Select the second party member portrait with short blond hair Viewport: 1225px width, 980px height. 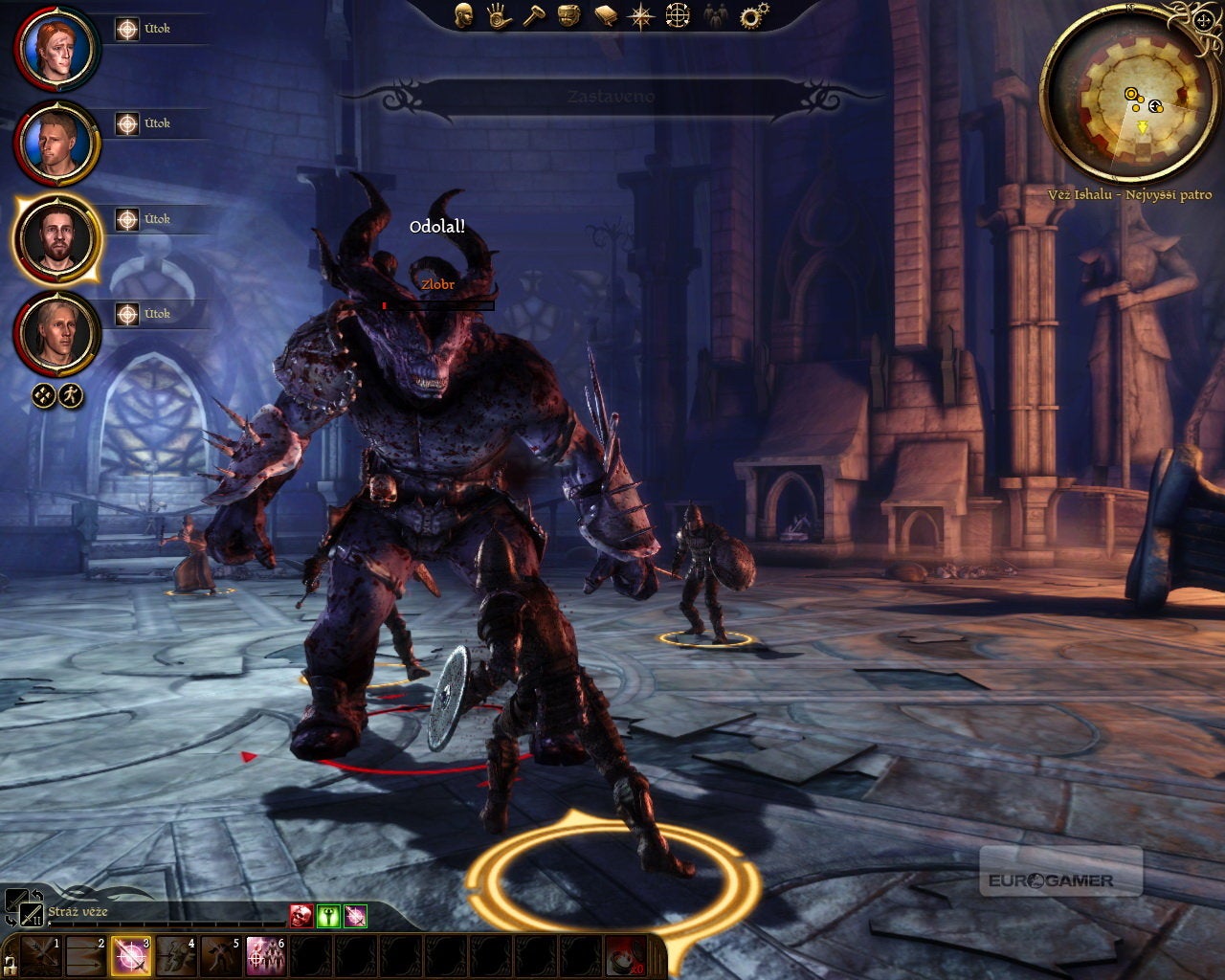(56, 144)
